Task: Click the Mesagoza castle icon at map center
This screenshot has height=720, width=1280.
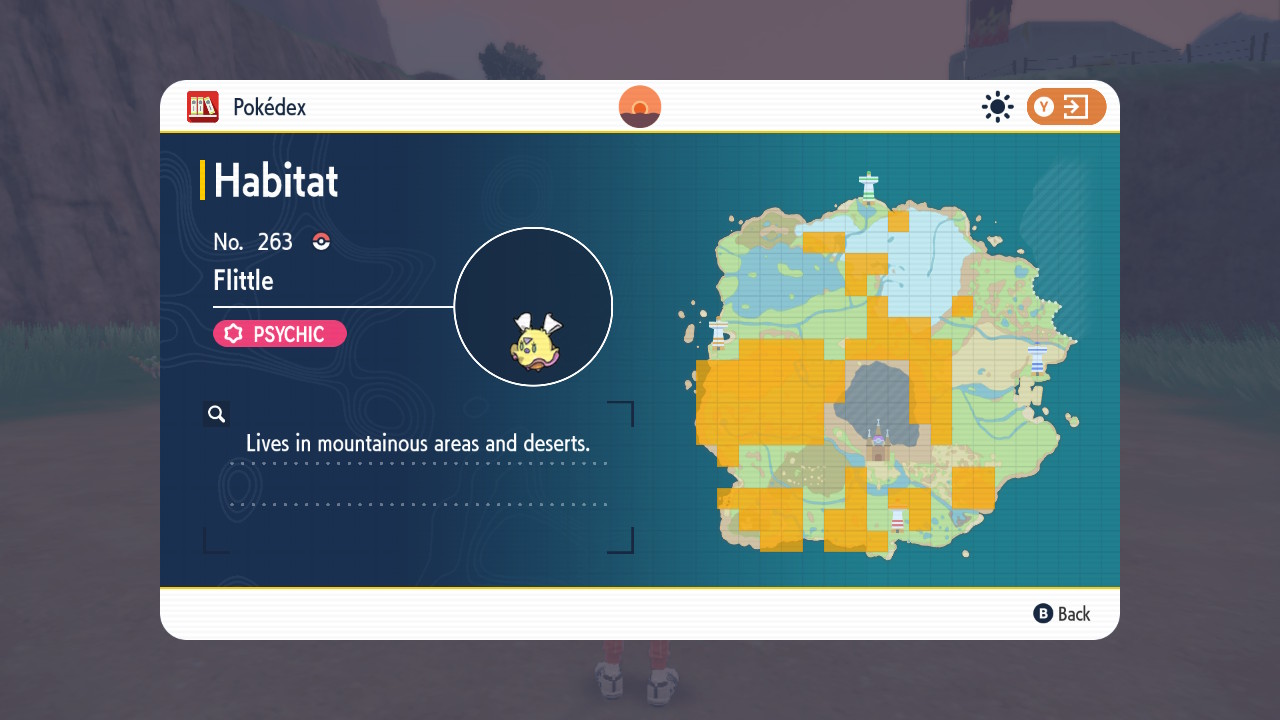Action: (877, 441)
